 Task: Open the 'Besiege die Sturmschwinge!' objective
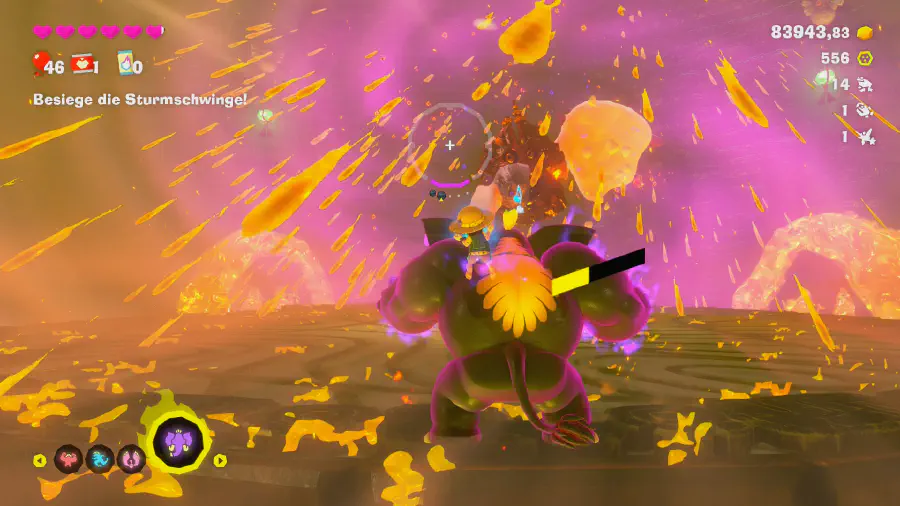[x=139, y=99]
